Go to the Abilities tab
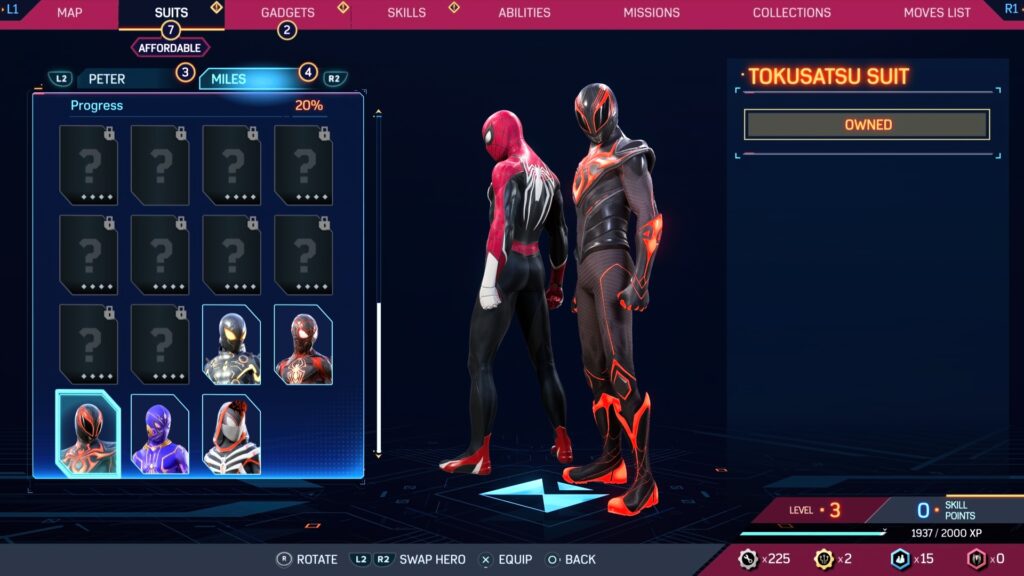 click(524, 13)
